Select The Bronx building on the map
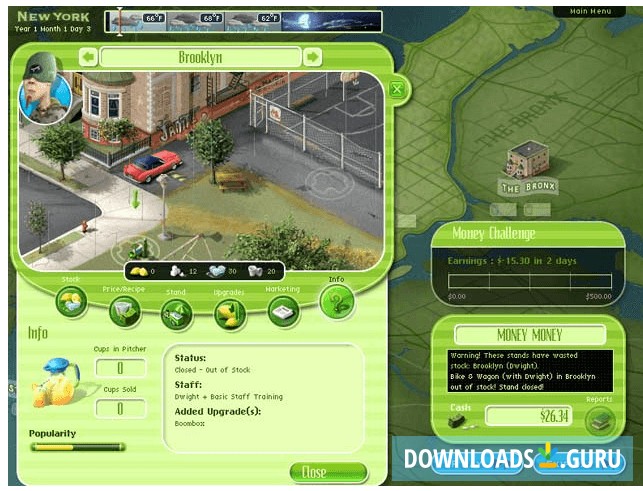Image resolution: width=643 pixels, height=491 pixels. point(527,165)
